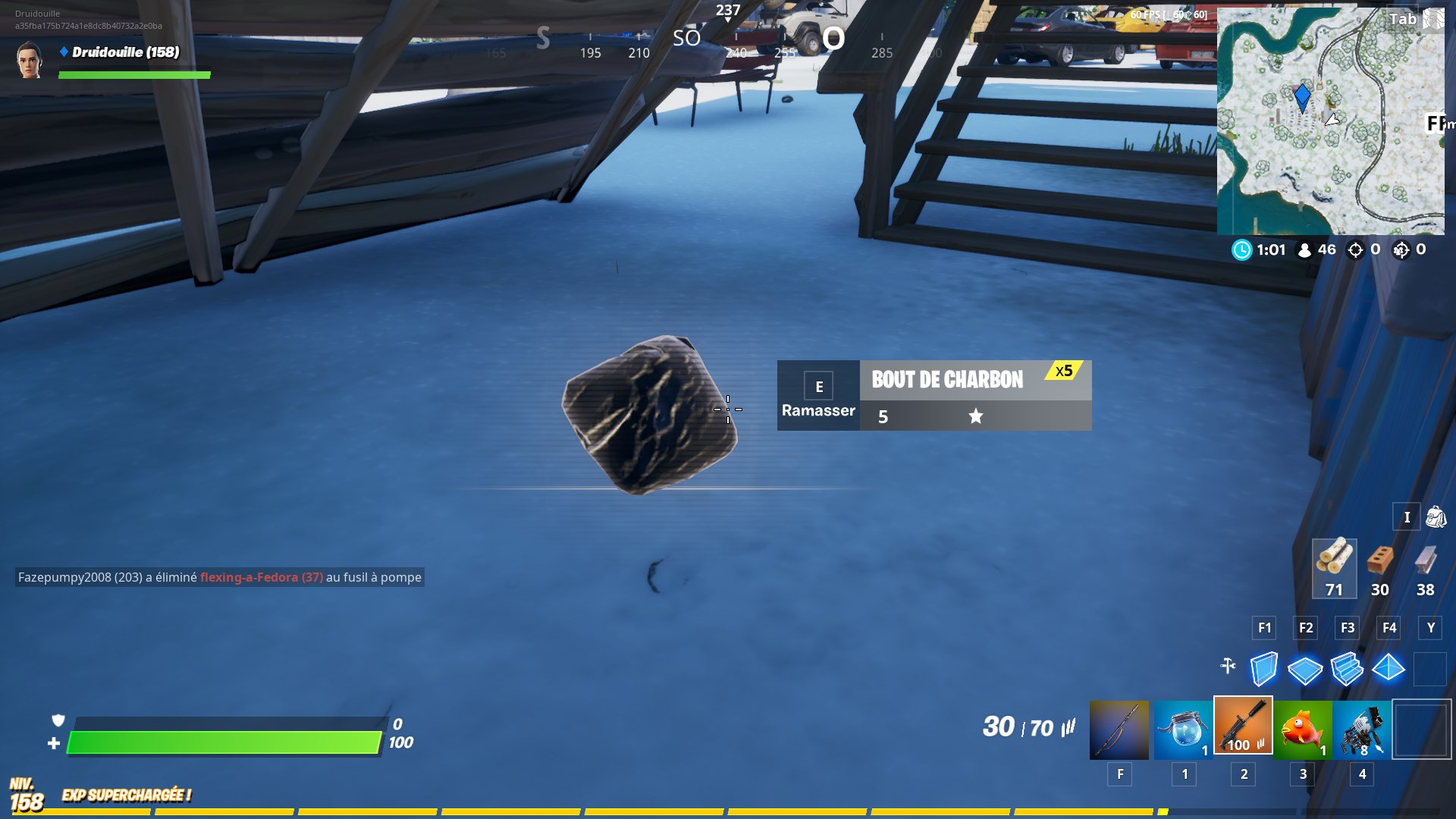
Task: Select the harpoon gun in slot F
Action: 1120,726
